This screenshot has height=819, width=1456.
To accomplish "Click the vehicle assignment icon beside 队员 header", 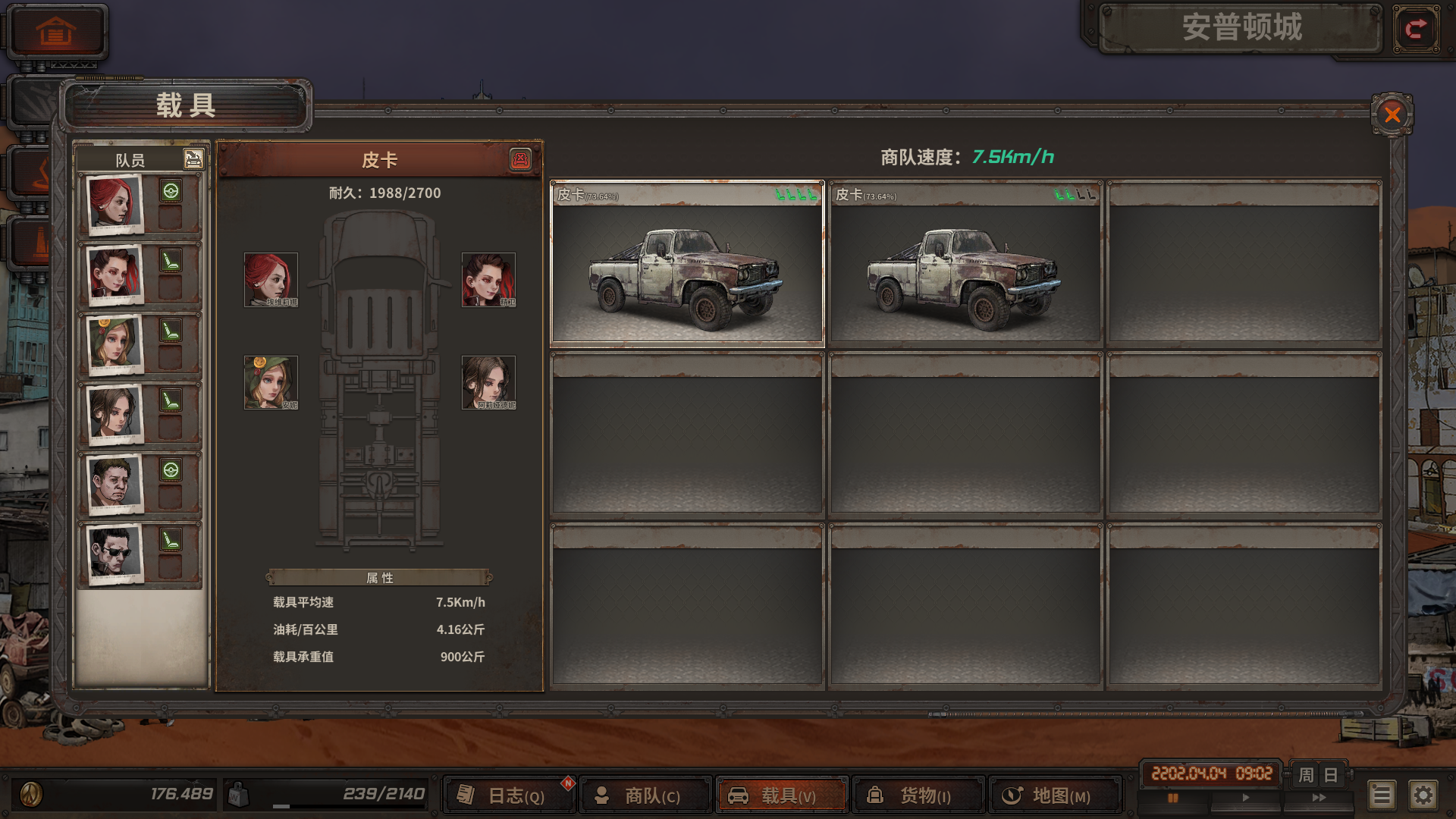I will [193, 159].
